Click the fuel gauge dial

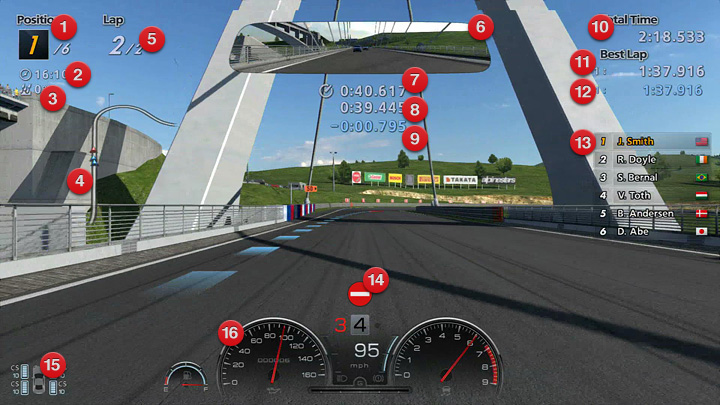[x=186, y=379]
